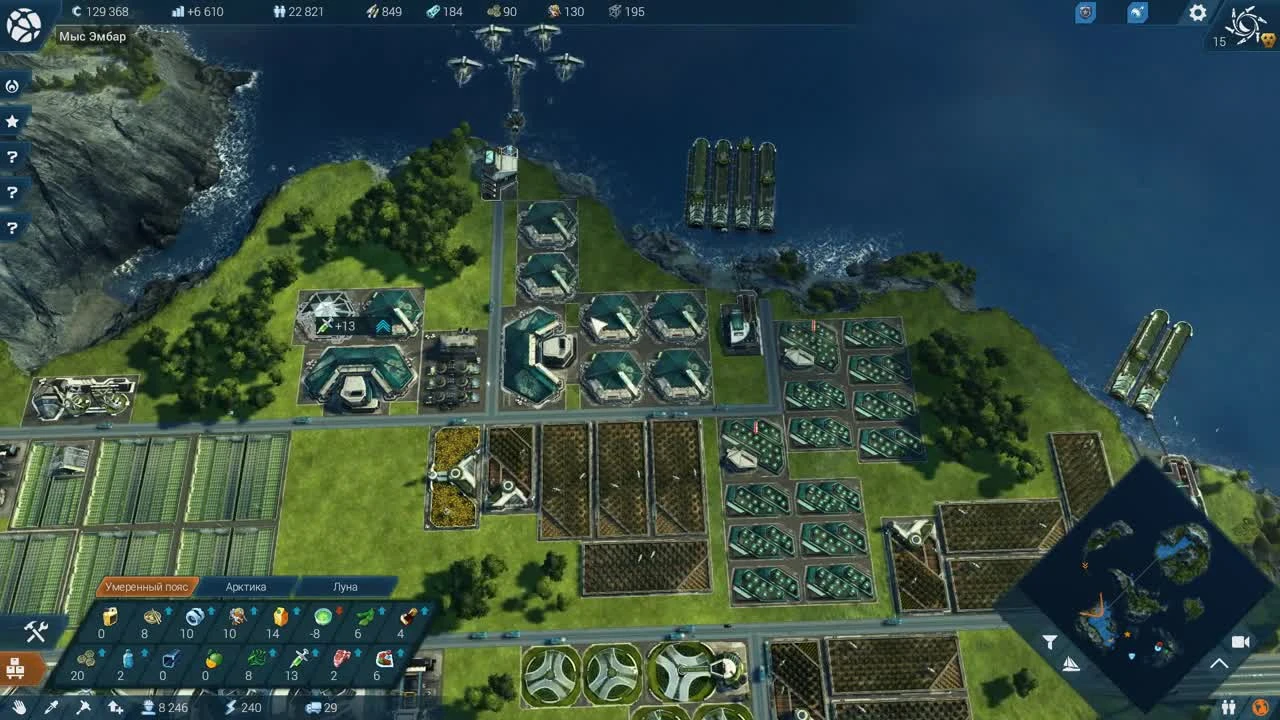1280x720 pixels.
Task: Select the pipette copy-building tool
Action: pyautogui.click(x=50, y=706)
